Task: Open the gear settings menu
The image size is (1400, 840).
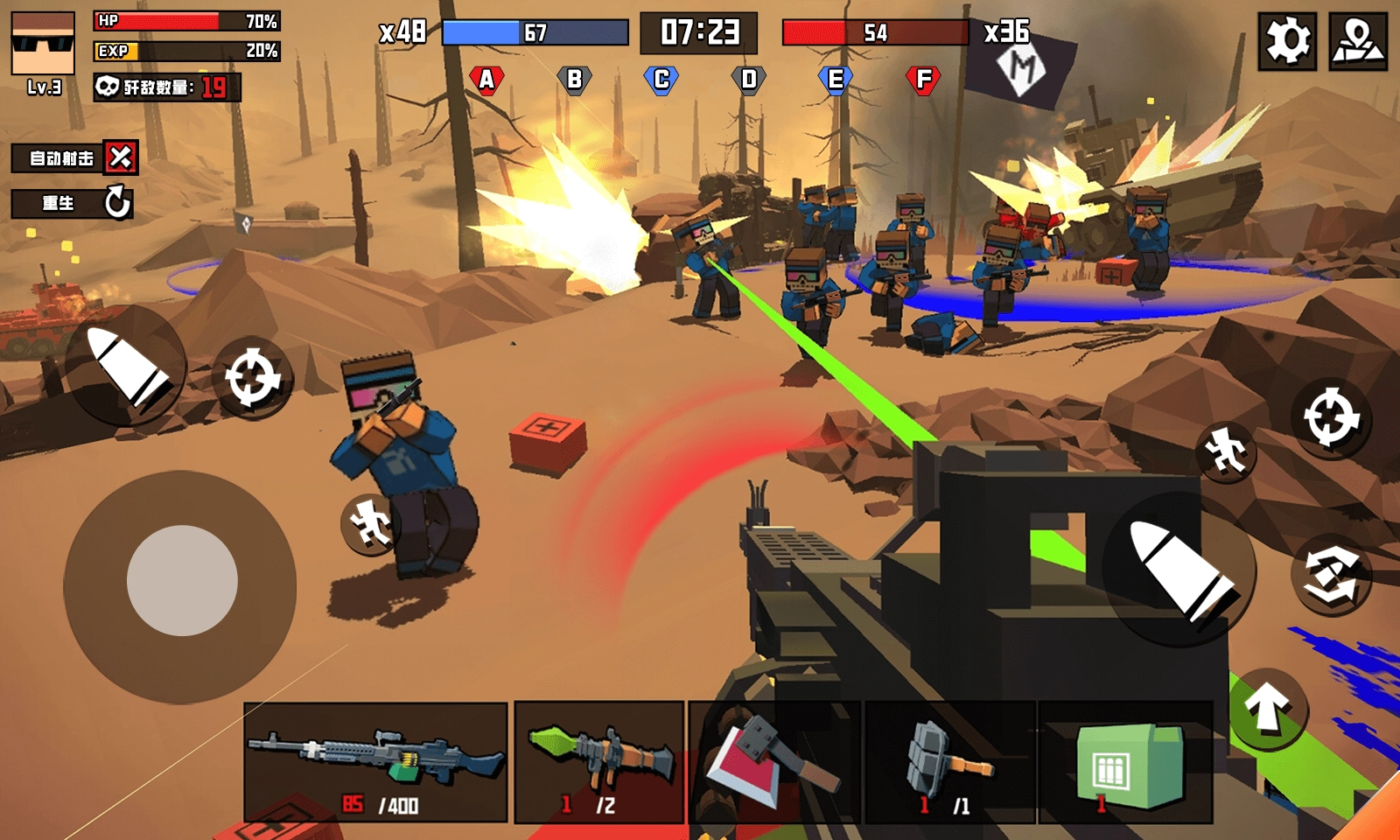Action: coord(1287,41)
